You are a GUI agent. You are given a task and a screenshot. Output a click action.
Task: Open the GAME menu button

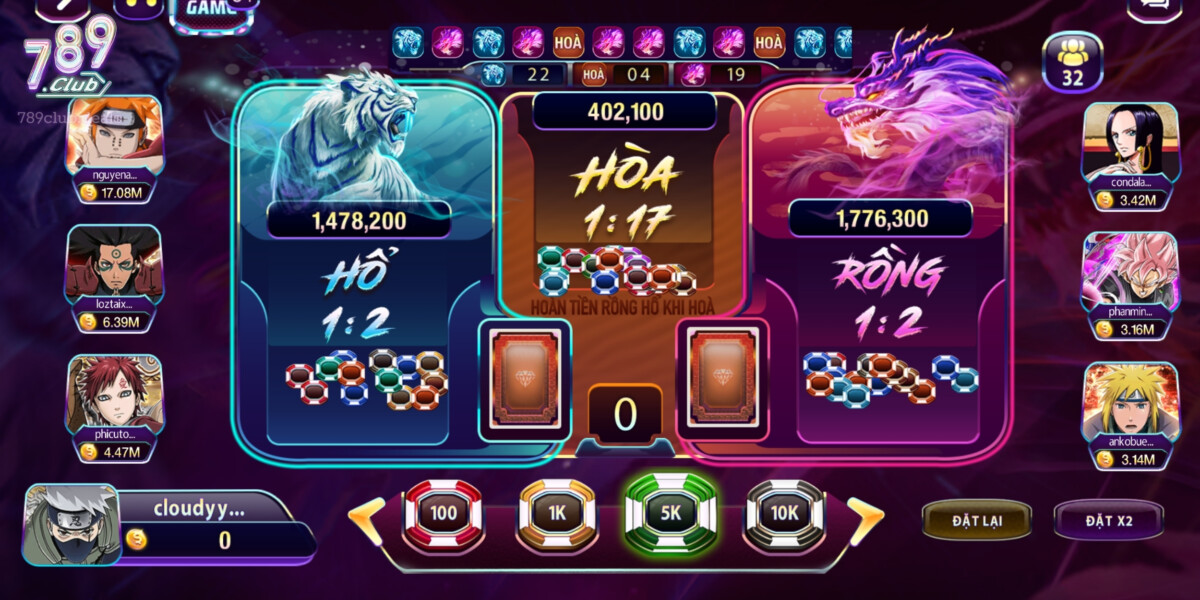click(x=212, y=12)
